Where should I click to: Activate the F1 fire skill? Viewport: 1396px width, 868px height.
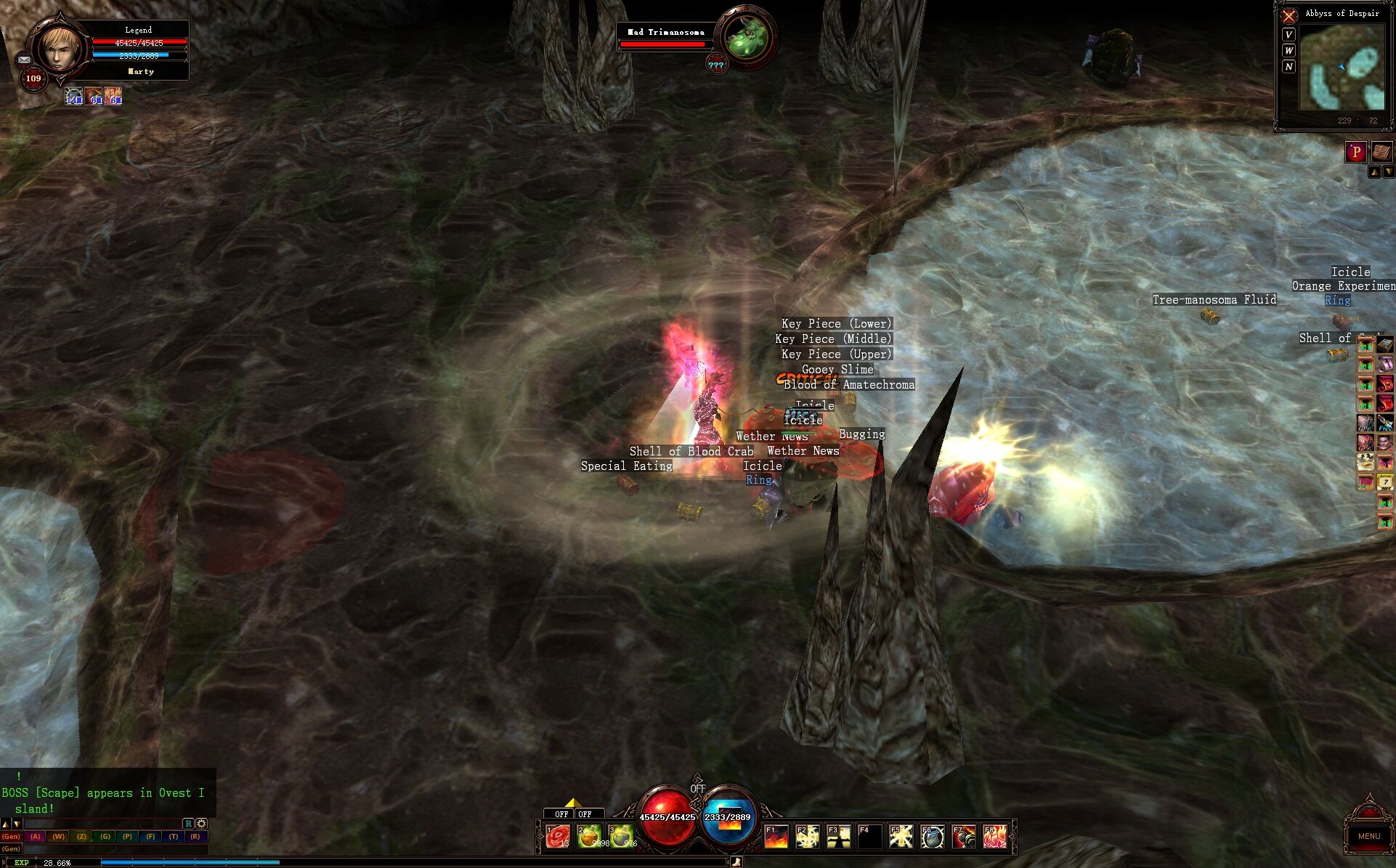pos(776,837)
